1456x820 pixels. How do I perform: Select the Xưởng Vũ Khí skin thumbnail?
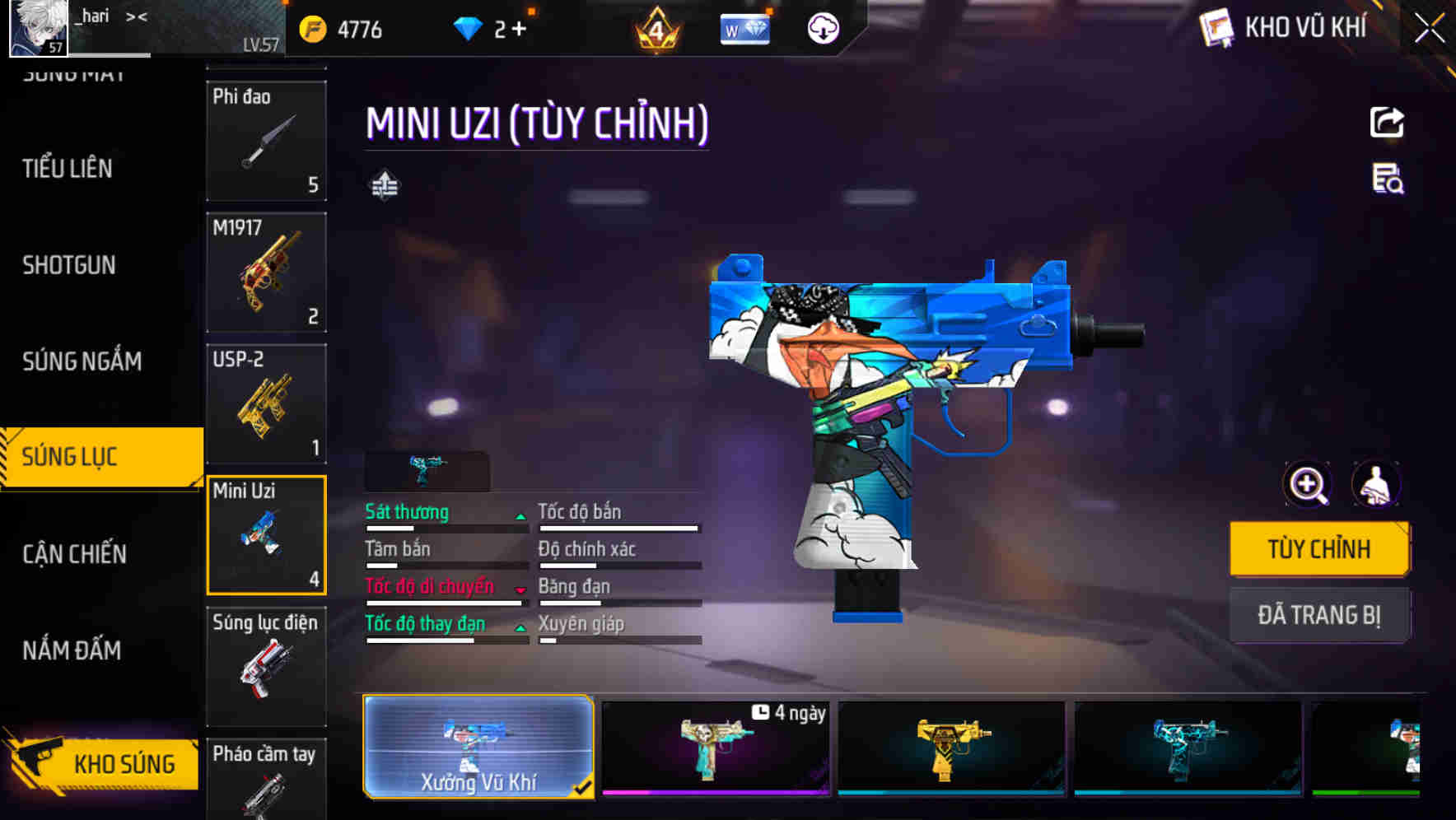click(x=478, y=747)
